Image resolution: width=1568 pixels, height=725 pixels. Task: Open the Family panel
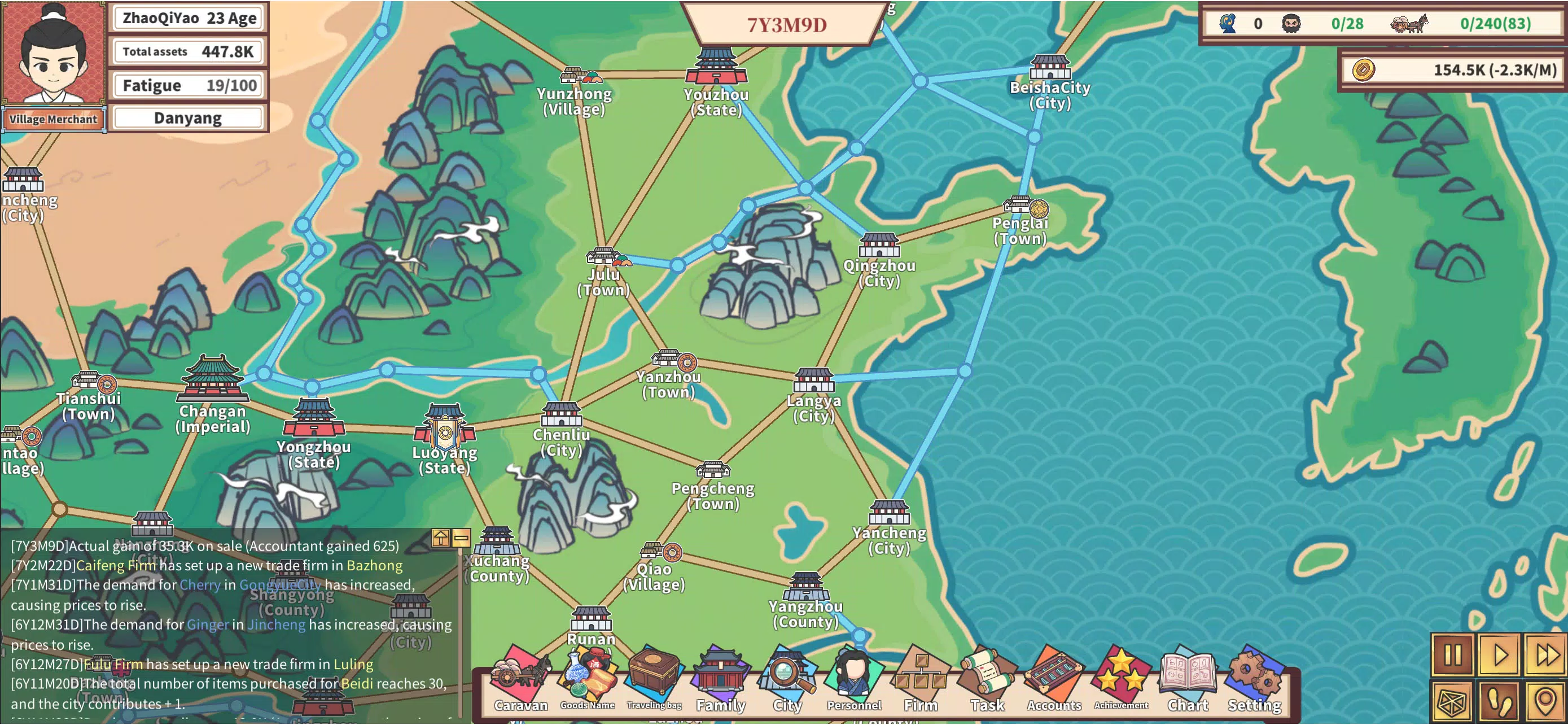721,676
